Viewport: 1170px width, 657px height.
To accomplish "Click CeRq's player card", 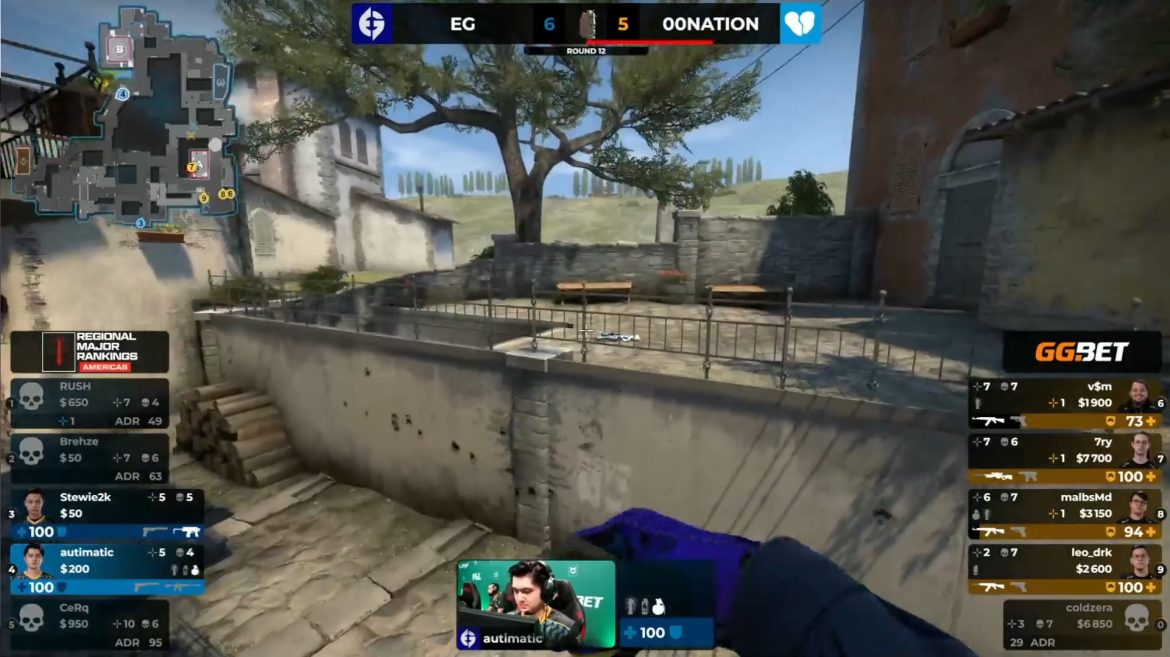I will coord(89,624).
